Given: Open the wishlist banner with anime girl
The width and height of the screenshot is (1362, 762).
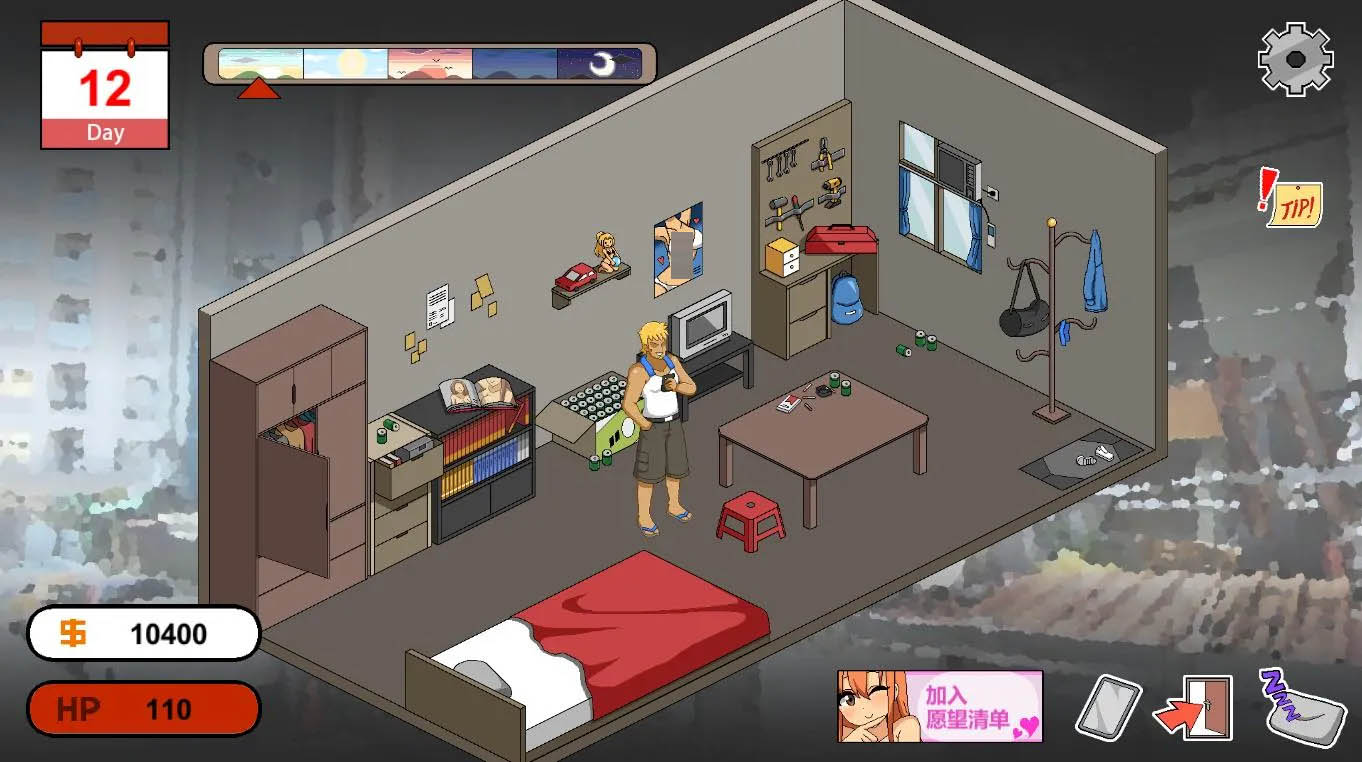Looking at the screenshot, I should pyautogui.click(x=939, y=706).
